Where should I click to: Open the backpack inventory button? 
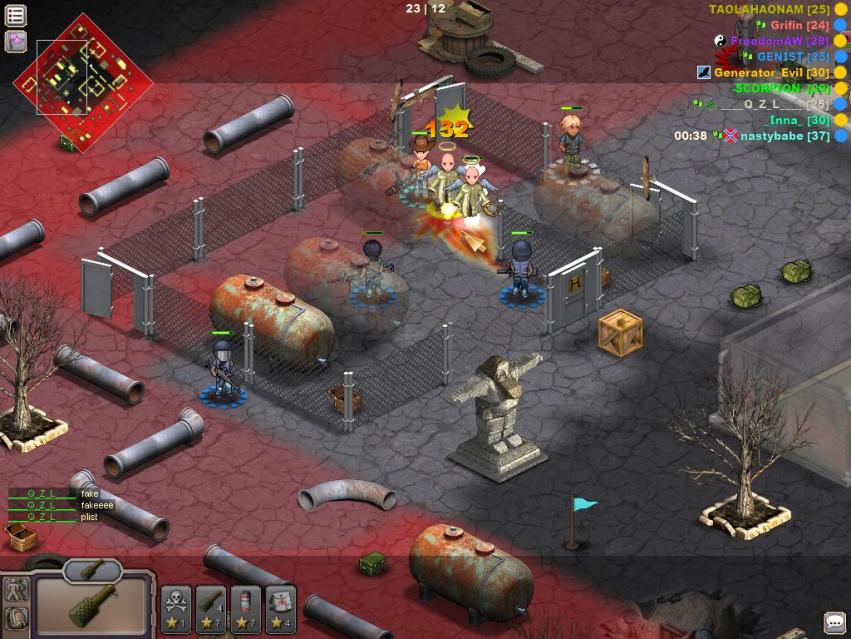pyautogui.click(x=15, y=621)
